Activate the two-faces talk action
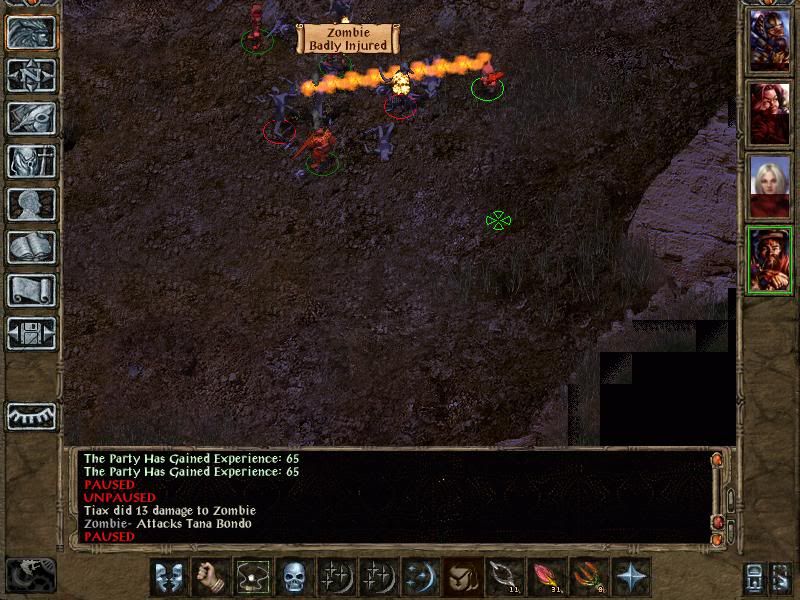 tap(169, 577)
